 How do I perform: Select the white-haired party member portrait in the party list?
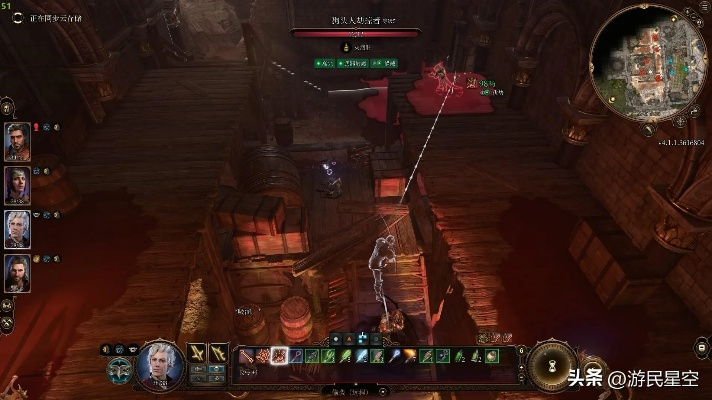18,228
